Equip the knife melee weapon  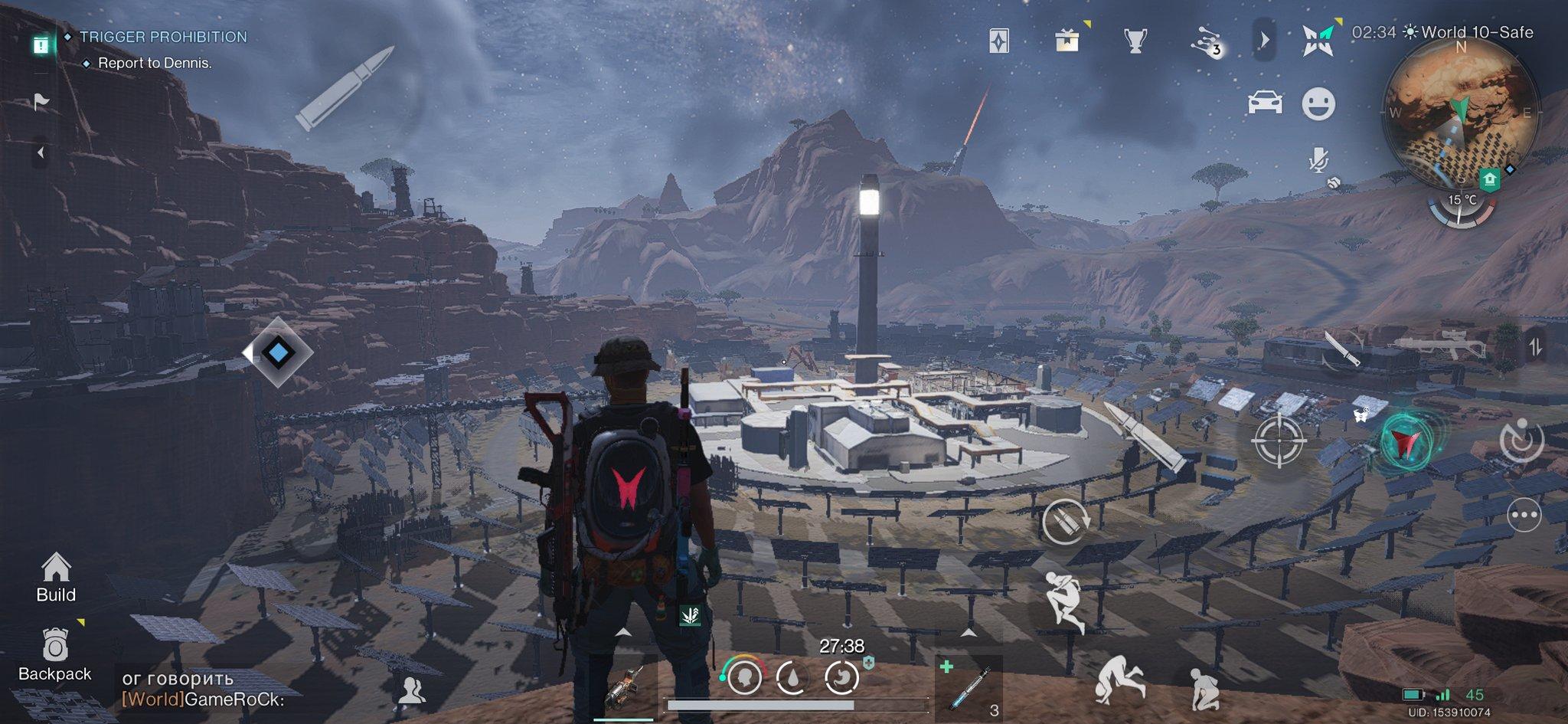click(1341, 350)
